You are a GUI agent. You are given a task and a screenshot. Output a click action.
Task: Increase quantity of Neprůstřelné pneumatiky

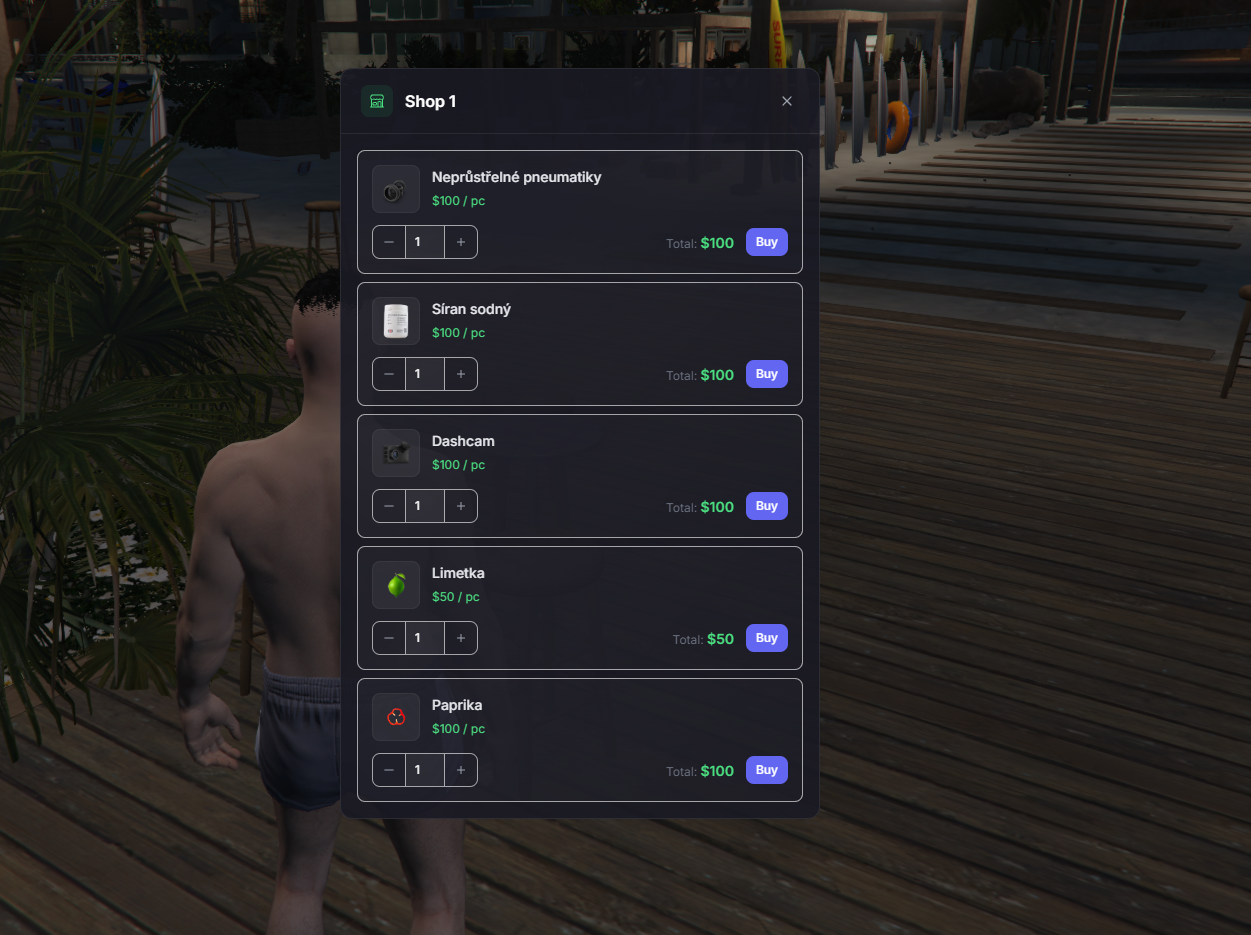[x=461, y=242]
